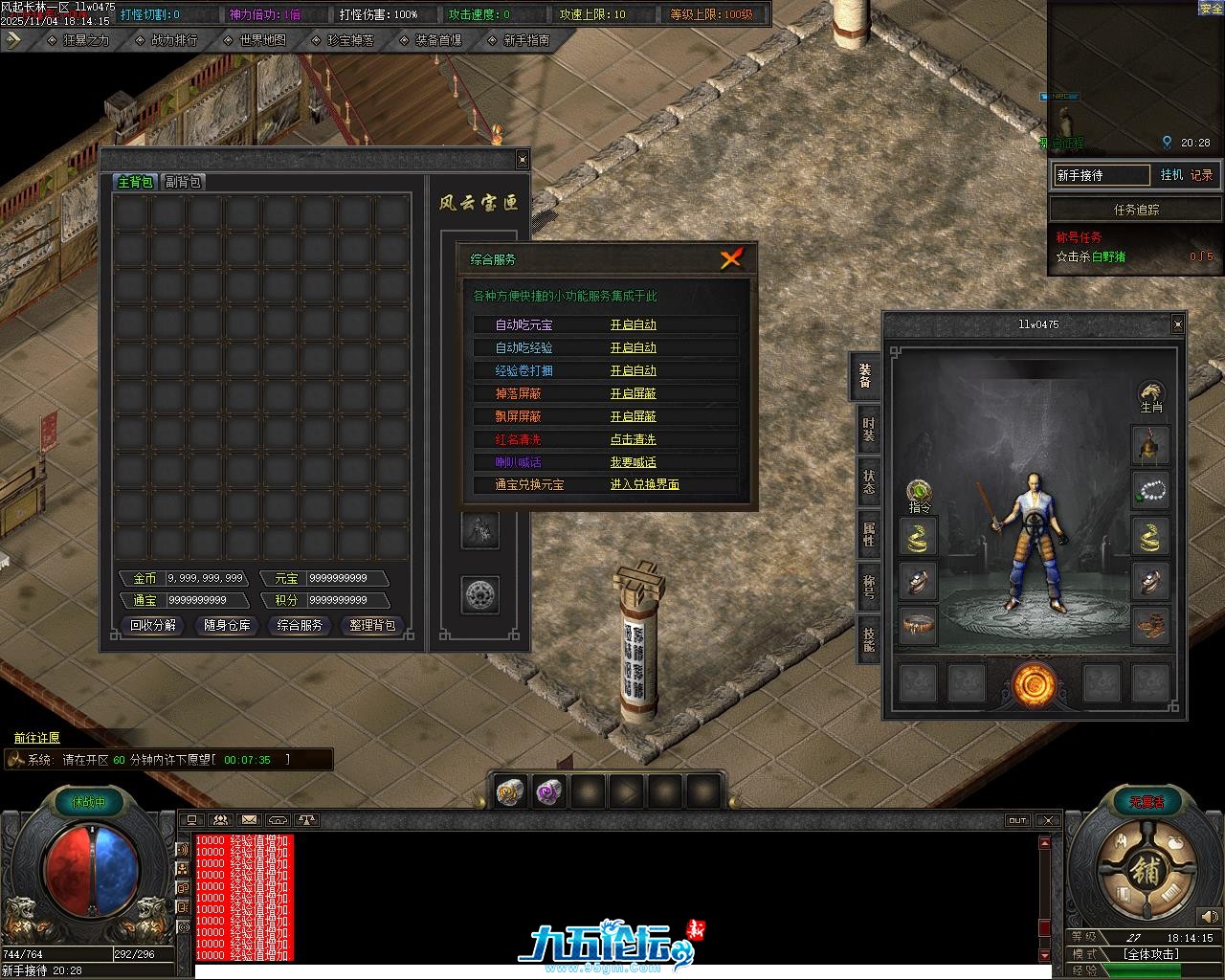Toggle the 挂机 auto-battle button

tap(1171, 175)
